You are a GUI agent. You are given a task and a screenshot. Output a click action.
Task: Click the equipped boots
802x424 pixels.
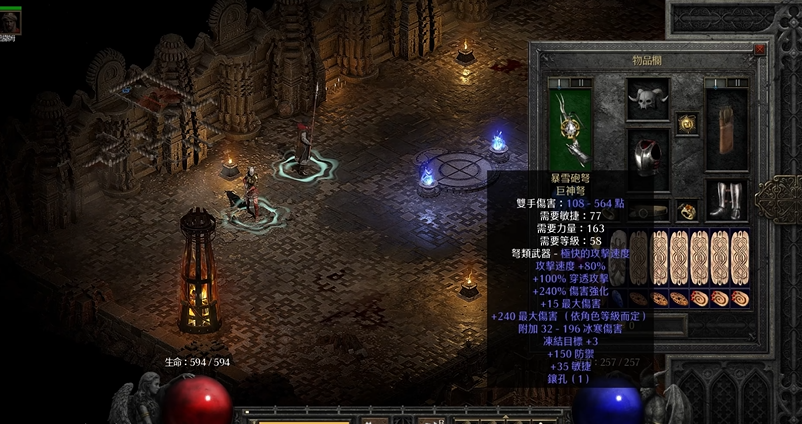click(x=727, y=199)
